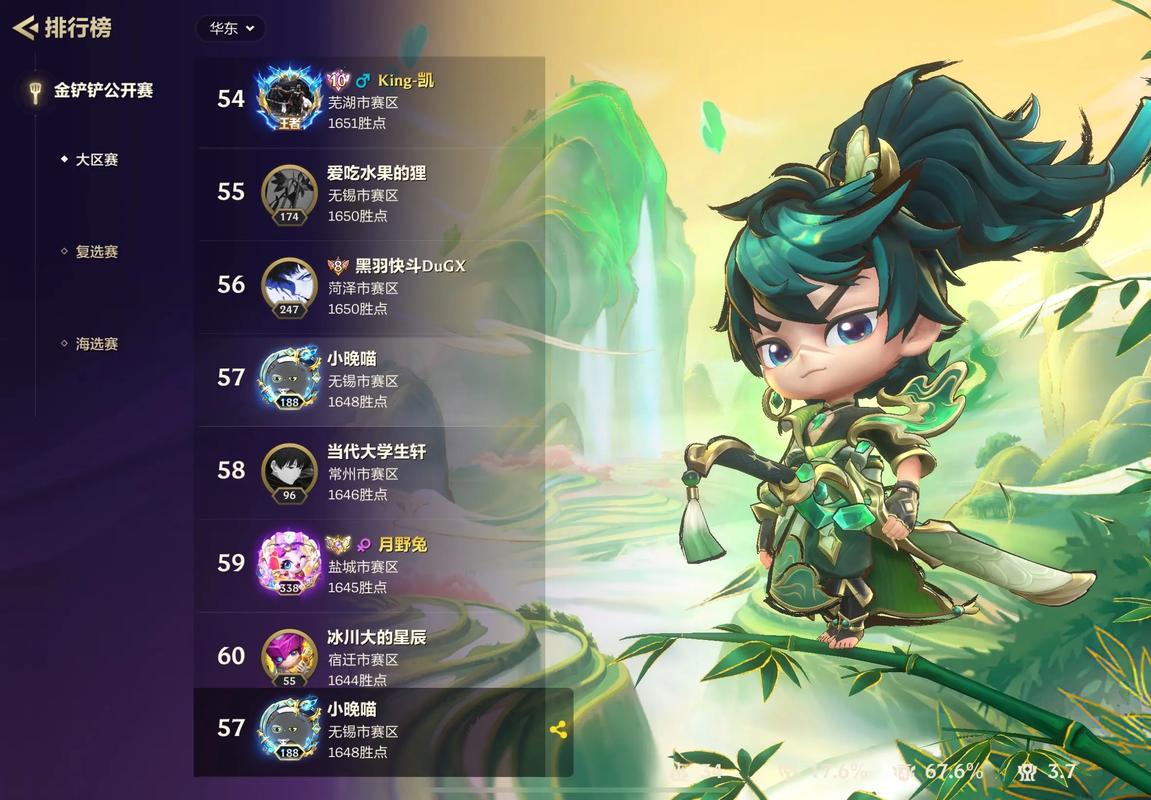Choose the 黑羽快斗DuGX leaderboard entry
Image resolution: width=1151 pixels, height=800 pixels.
(x=400, y=286)
